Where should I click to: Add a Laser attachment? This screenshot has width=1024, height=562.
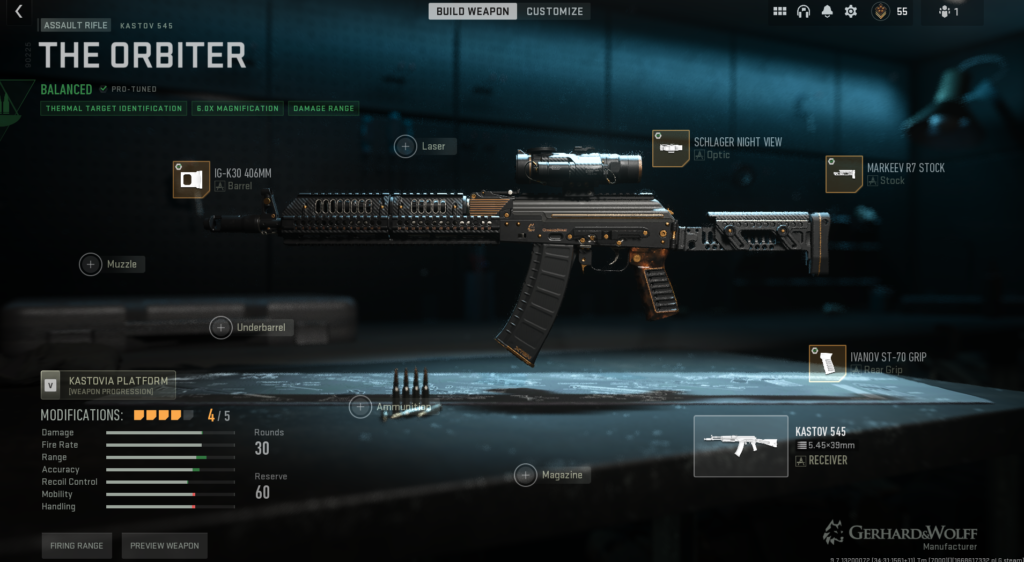[x=406, y=146]
